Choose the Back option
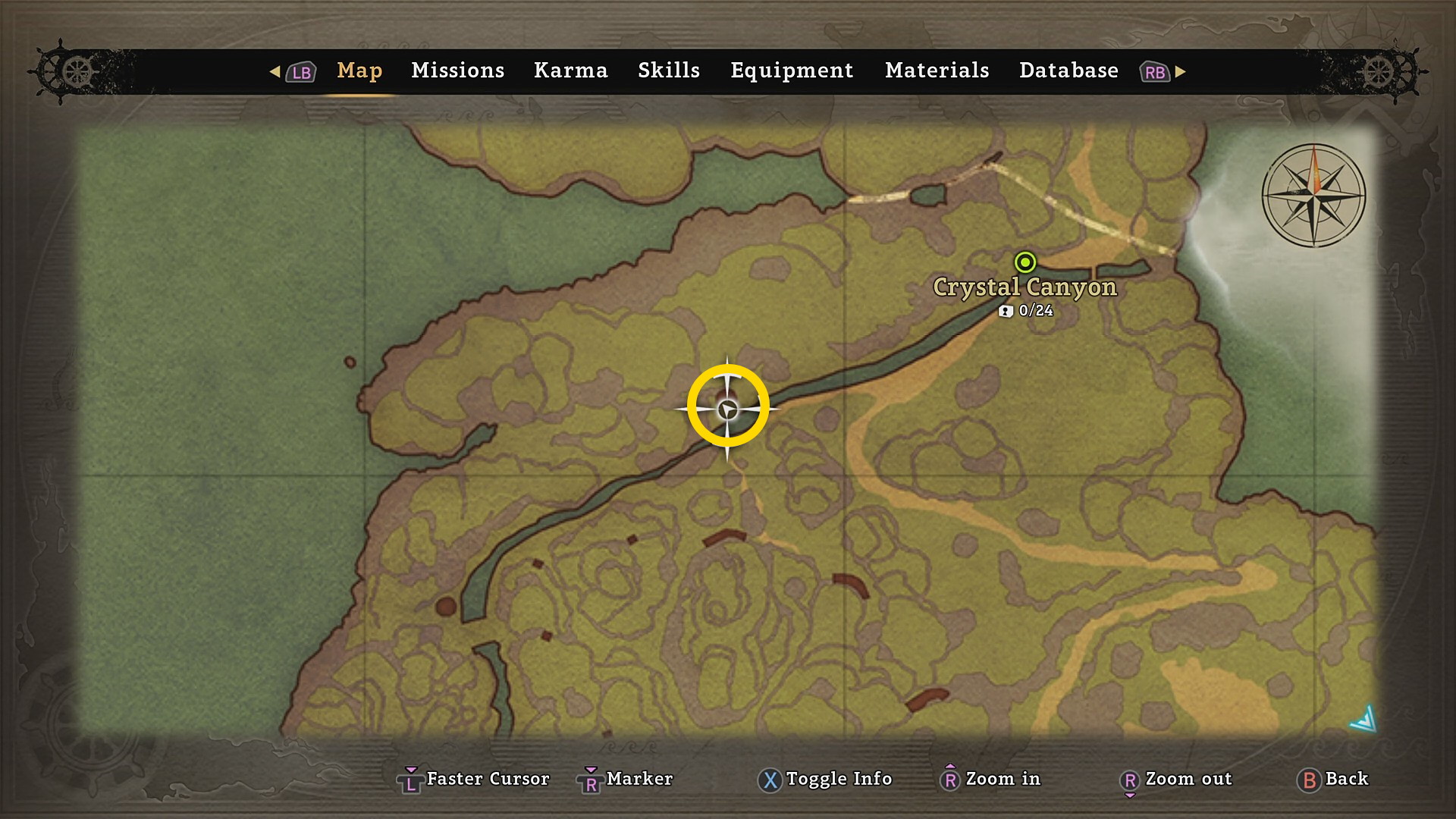This screenshot has width=1456, height=819. (1333, 779)
